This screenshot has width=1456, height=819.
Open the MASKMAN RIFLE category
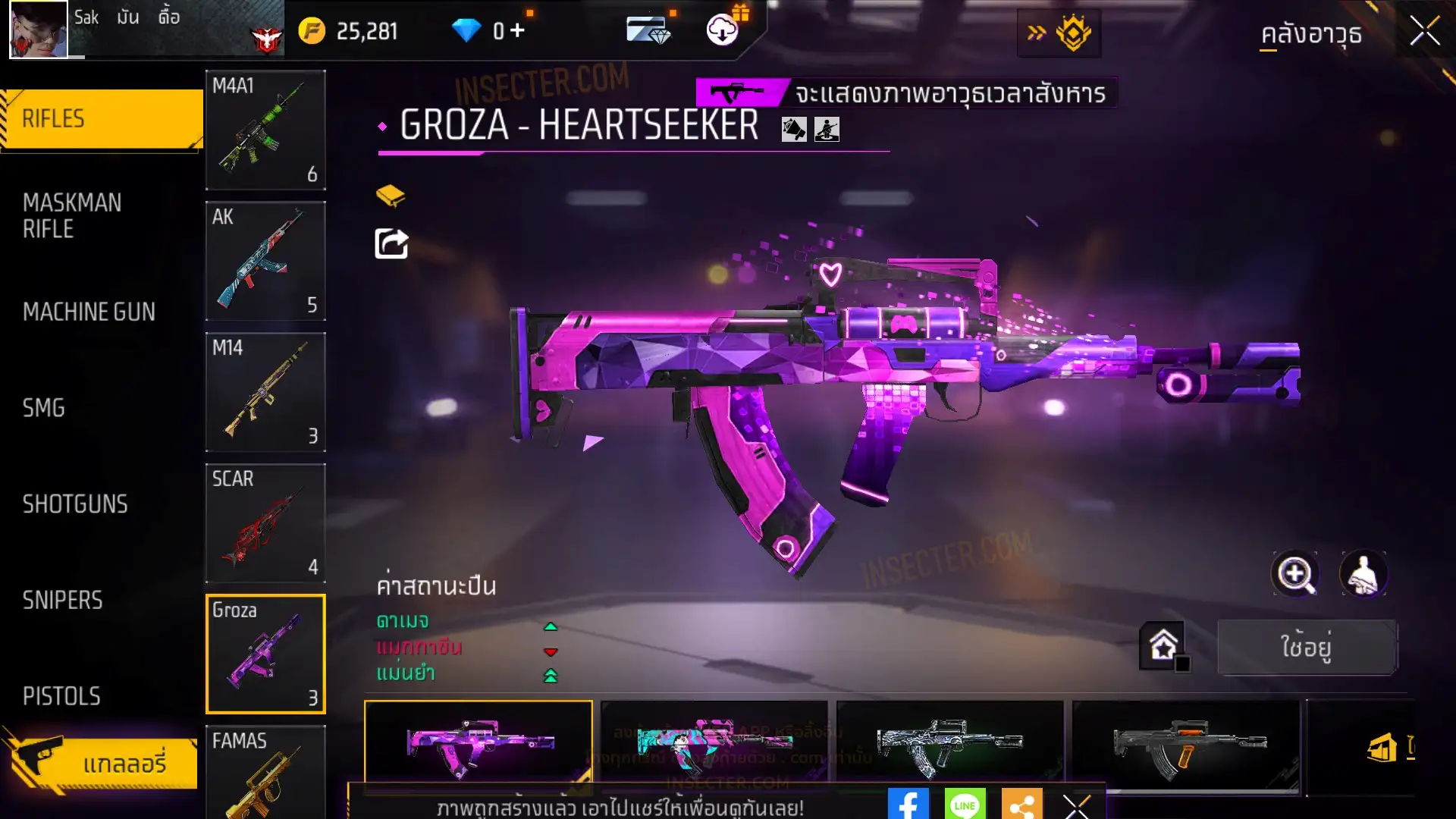[x=72, y=216]
